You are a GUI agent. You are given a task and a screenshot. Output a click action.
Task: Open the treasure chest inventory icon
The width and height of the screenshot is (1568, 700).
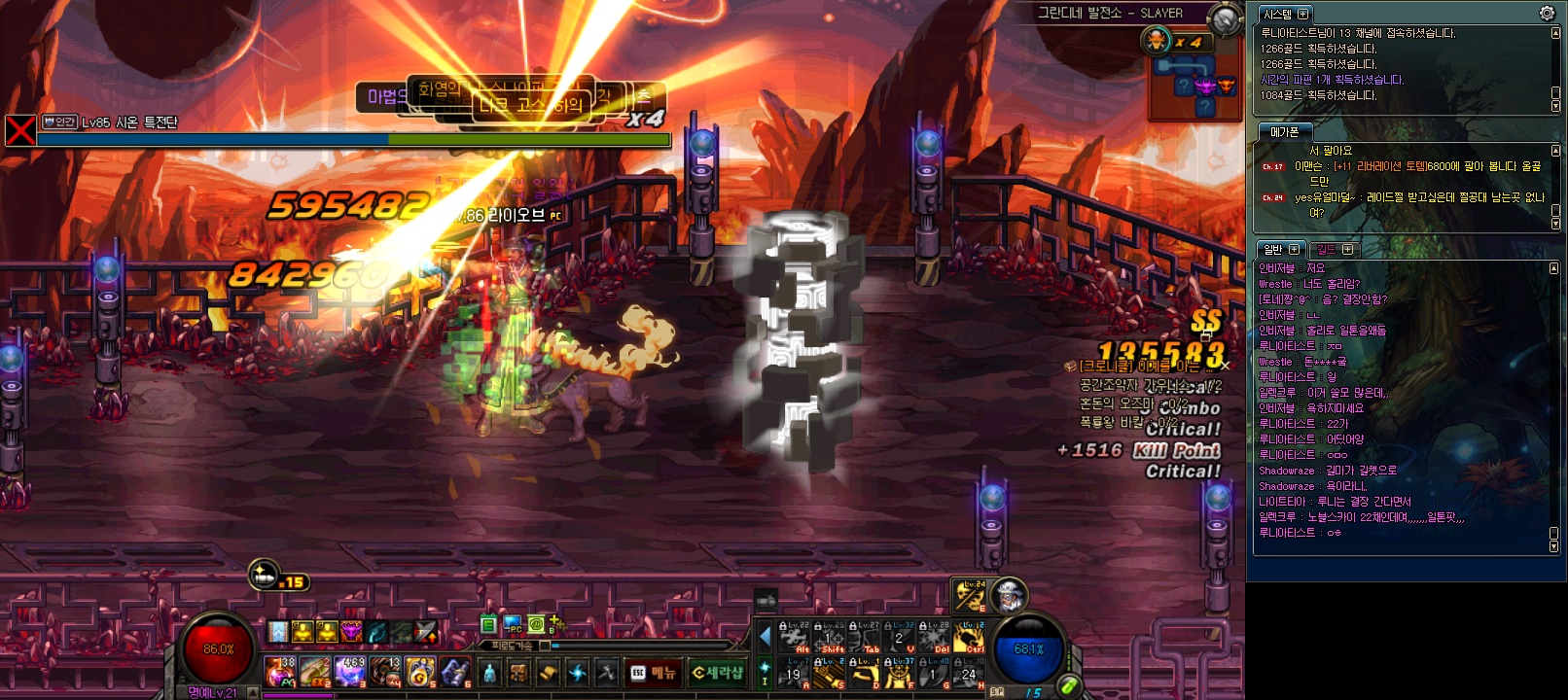click(518, 673)
